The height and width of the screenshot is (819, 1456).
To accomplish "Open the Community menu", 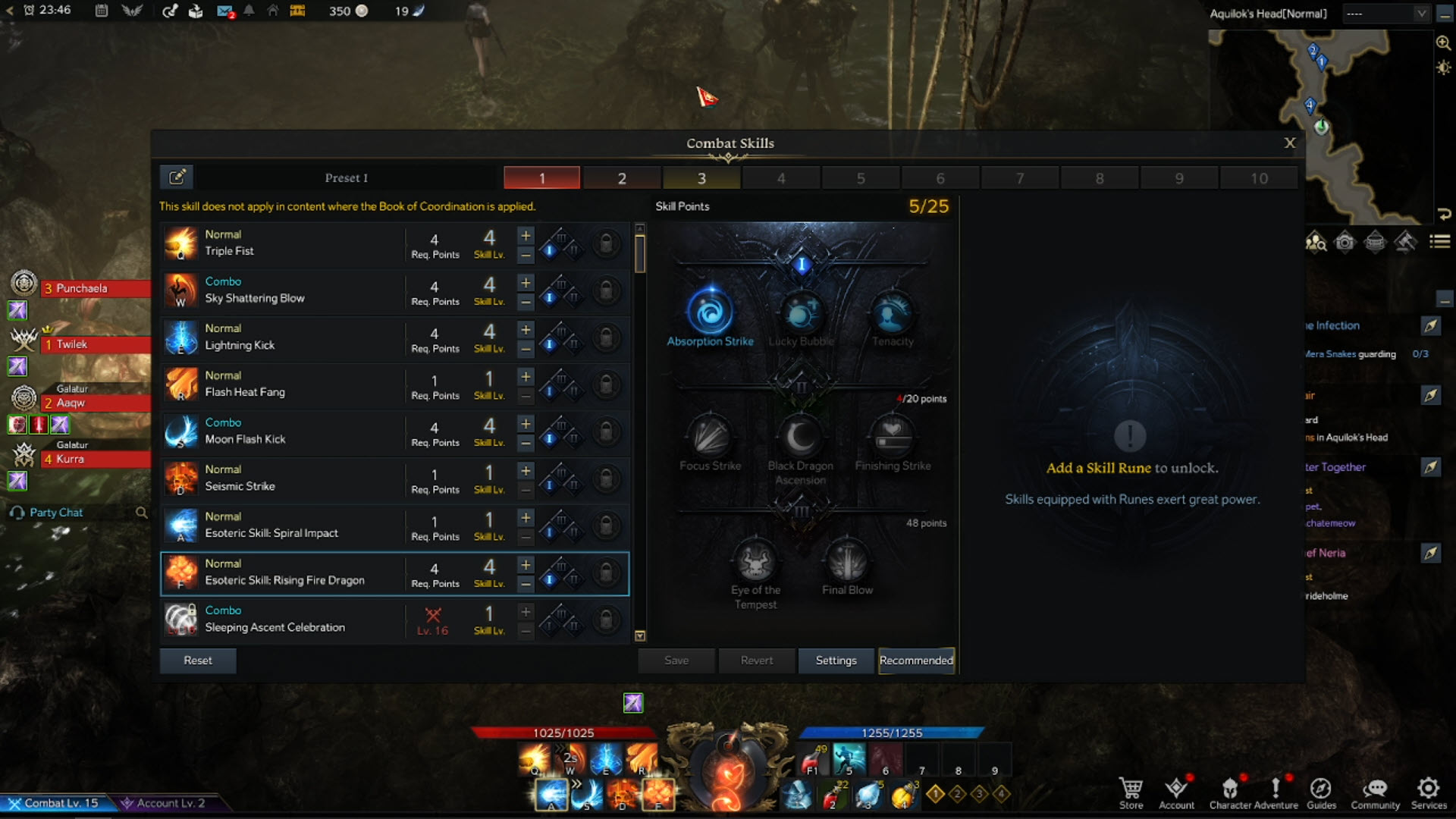I will (1375, 792).
